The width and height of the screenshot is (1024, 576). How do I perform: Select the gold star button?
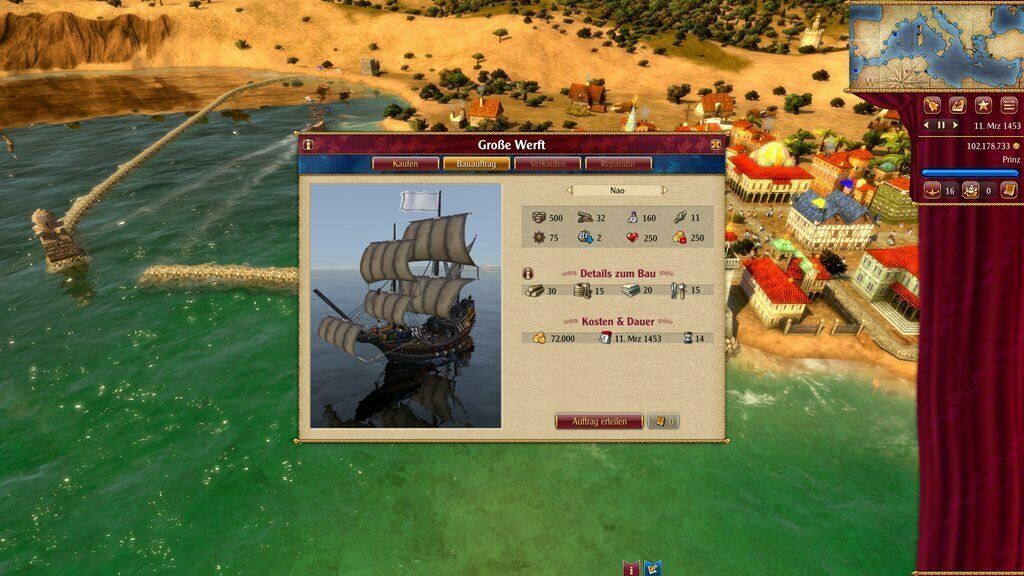tap(983, 105)
